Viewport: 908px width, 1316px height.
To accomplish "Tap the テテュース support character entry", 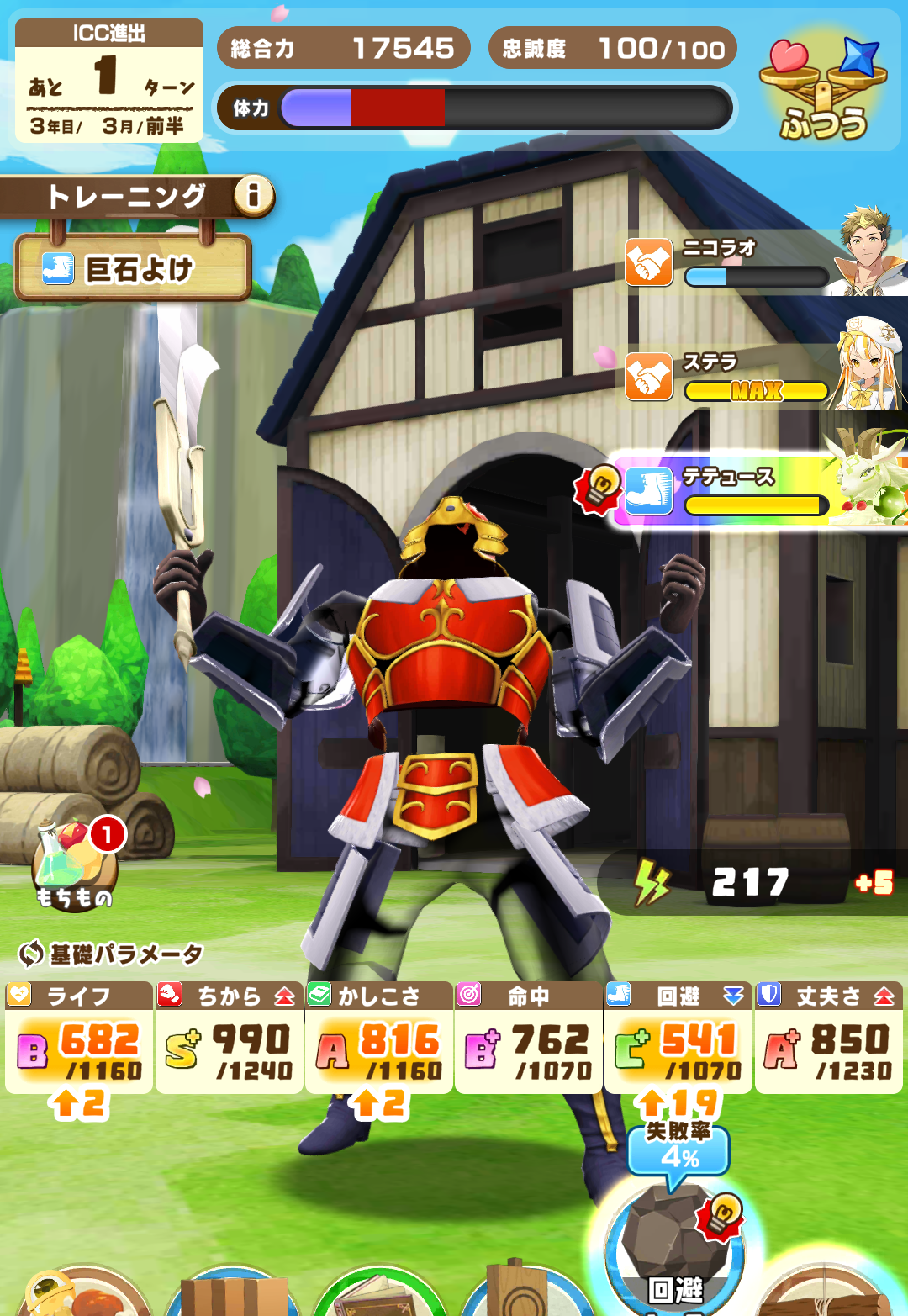I will click(757, 491).
